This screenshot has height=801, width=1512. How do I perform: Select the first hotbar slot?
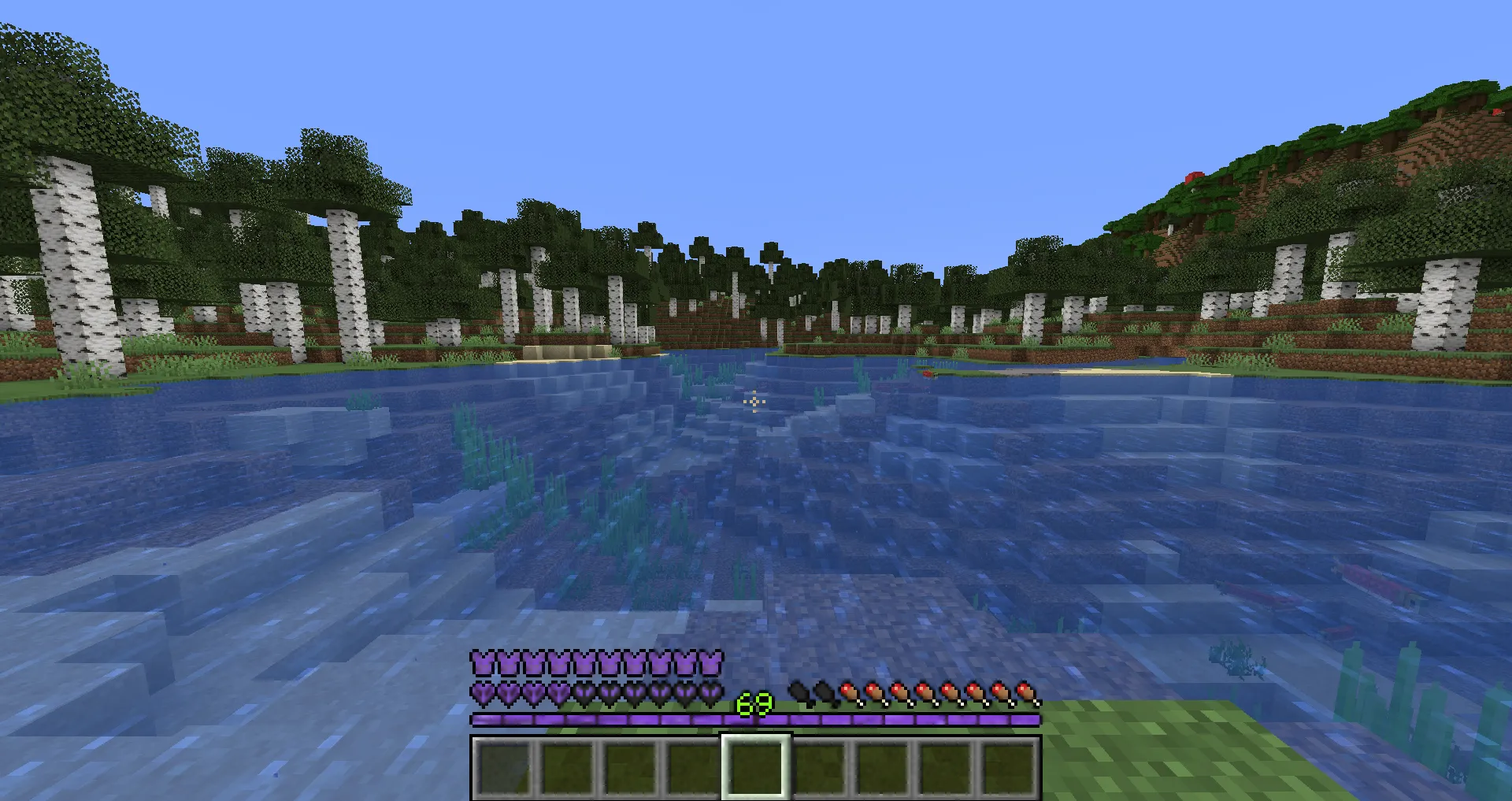click(x=504, y=767)
